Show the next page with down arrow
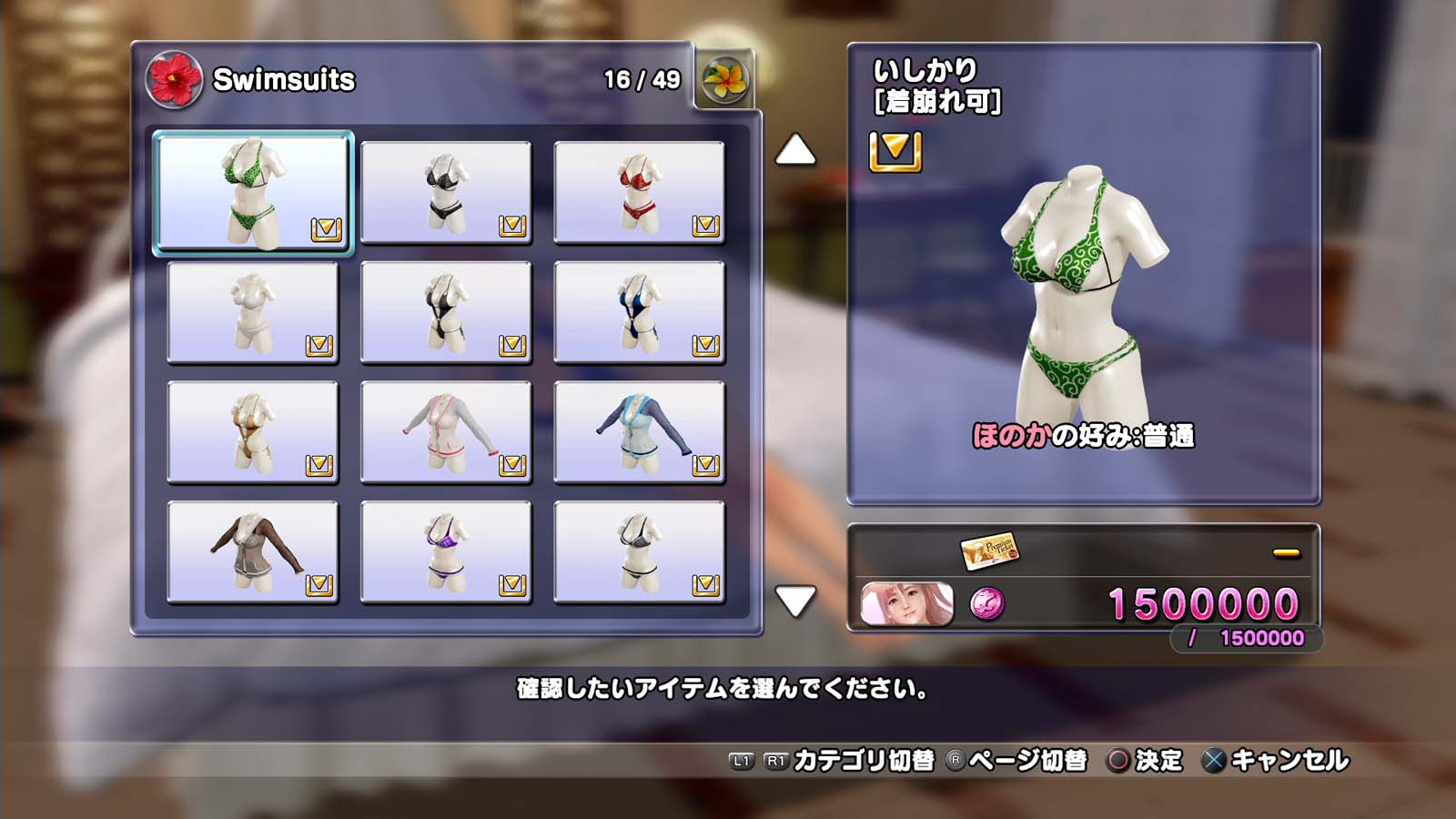 click(795, 601)
